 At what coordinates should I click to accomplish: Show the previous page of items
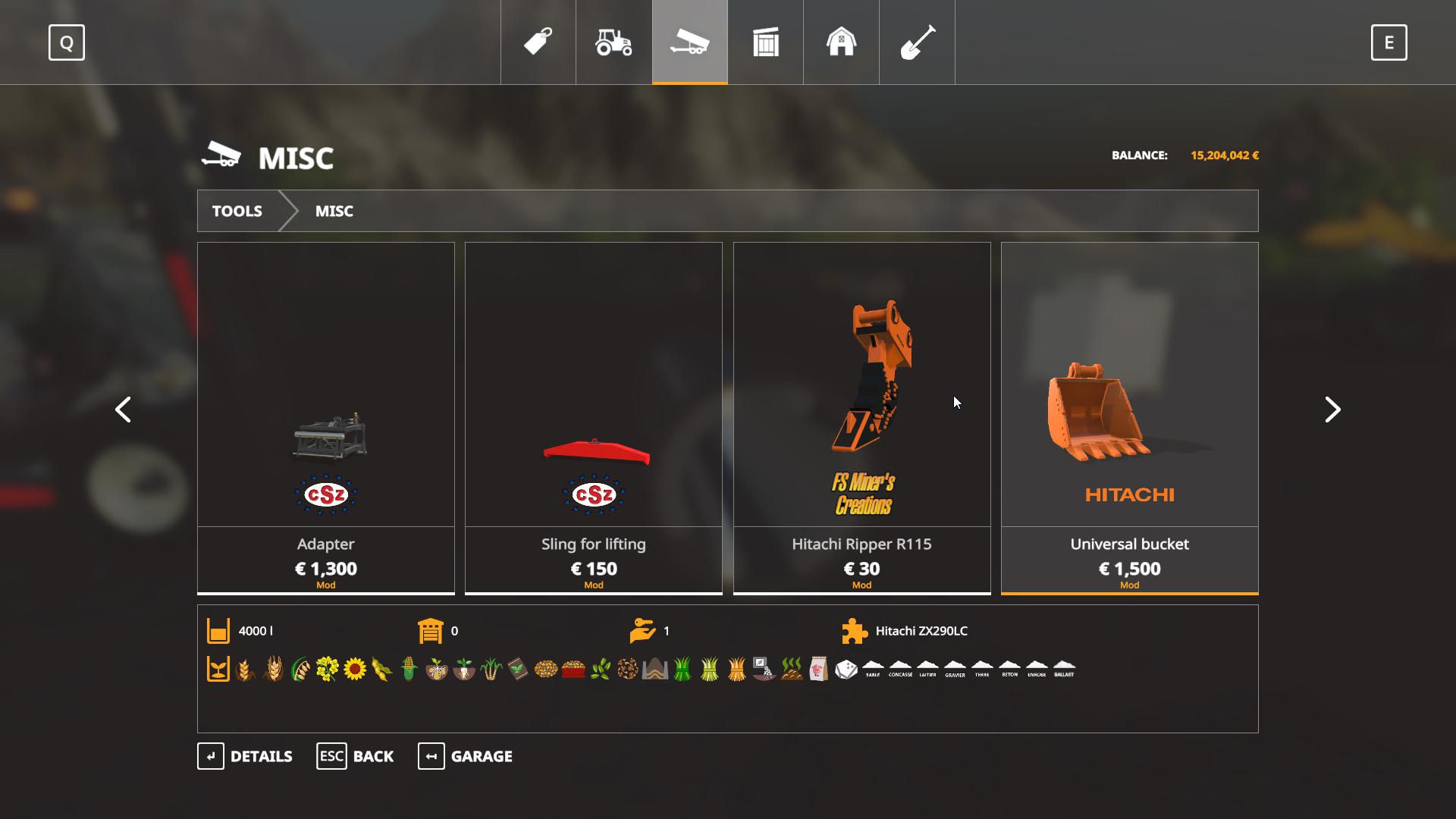123,409
